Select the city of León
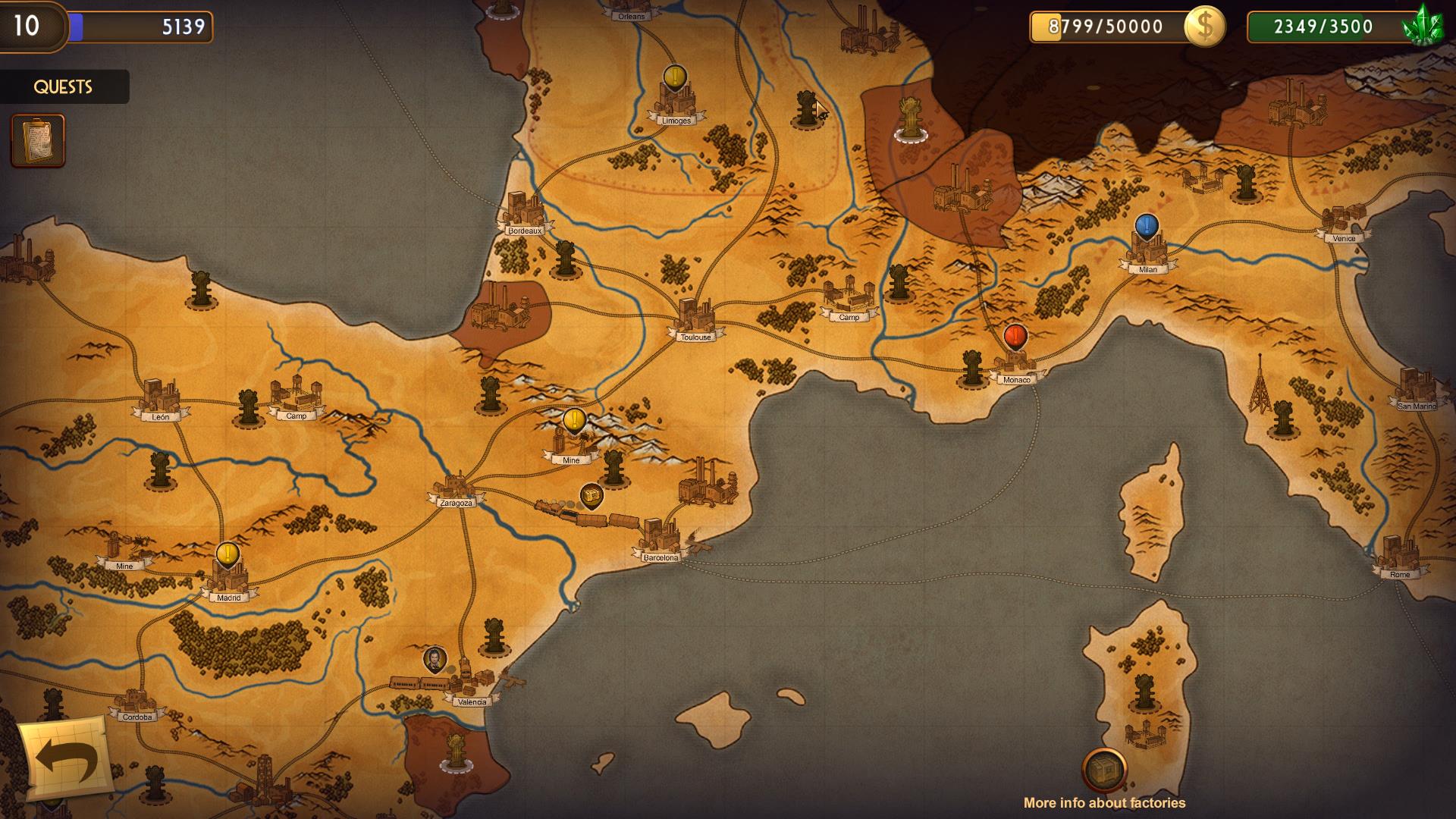This screenshot has width=1456, height=819. 160,400
